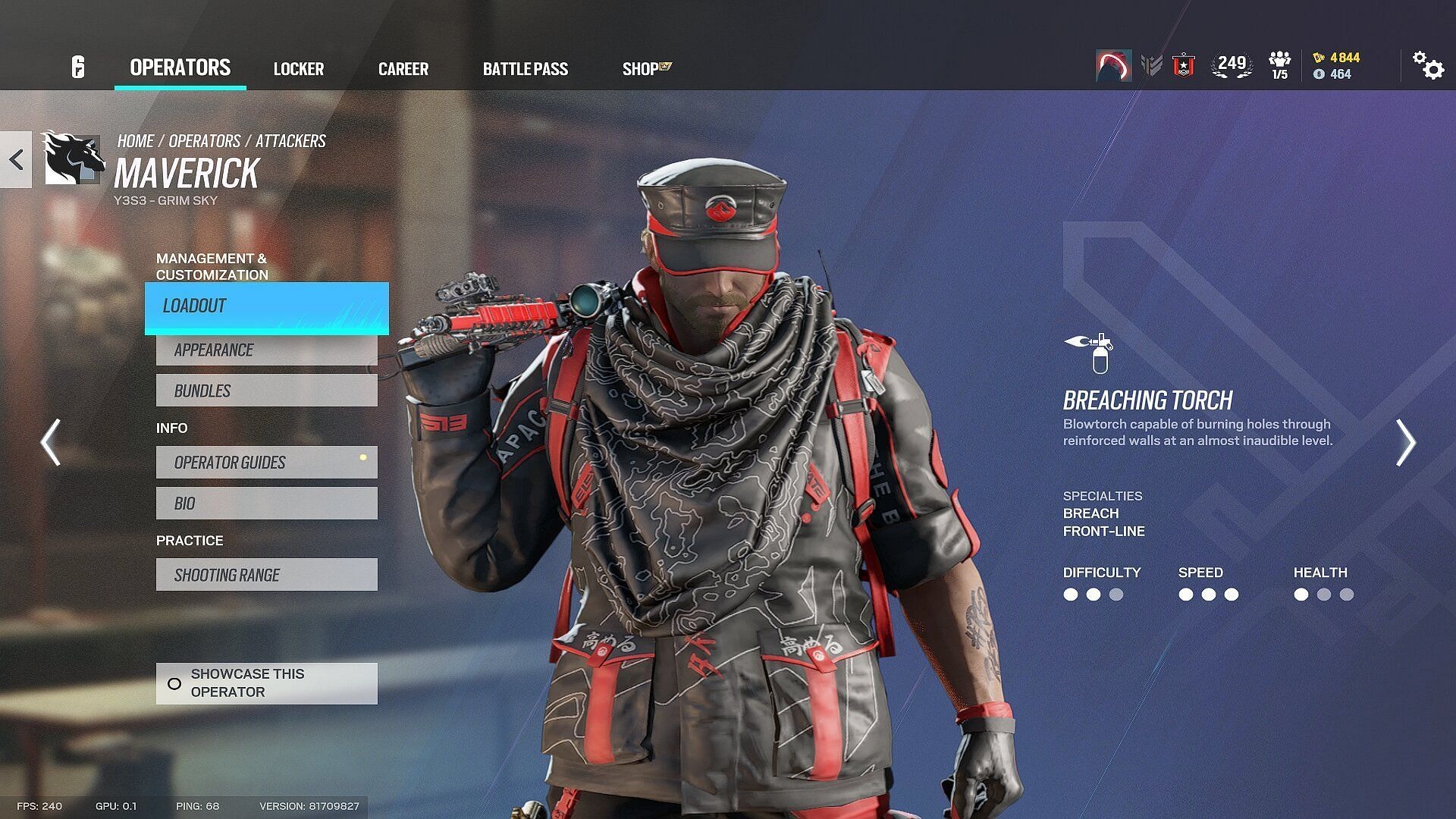Open the Appearance customization panel

pos(266,350)
